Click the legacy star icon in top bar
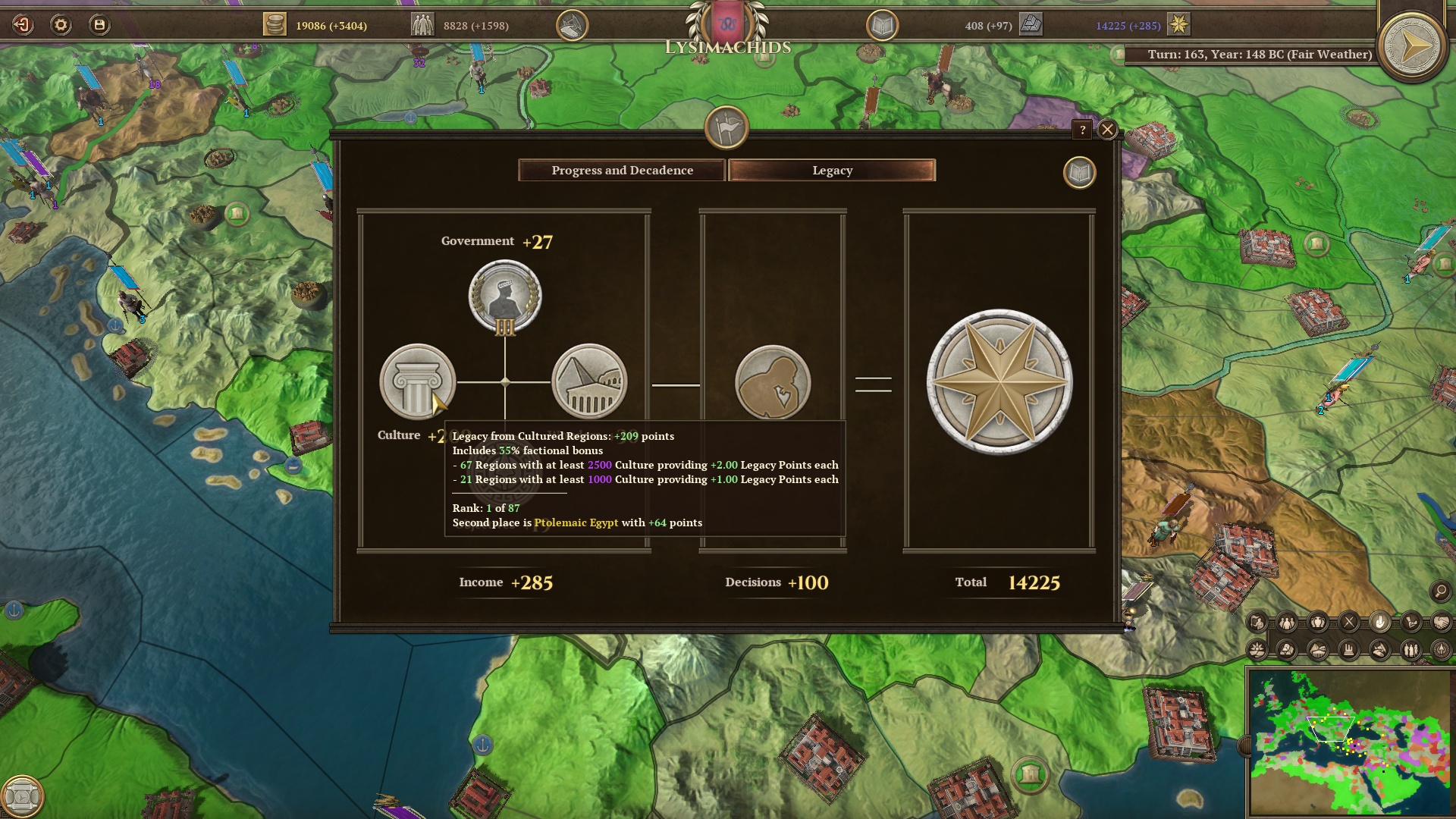This screenshot has width=1456, height=819. (x=1178, y=25)
